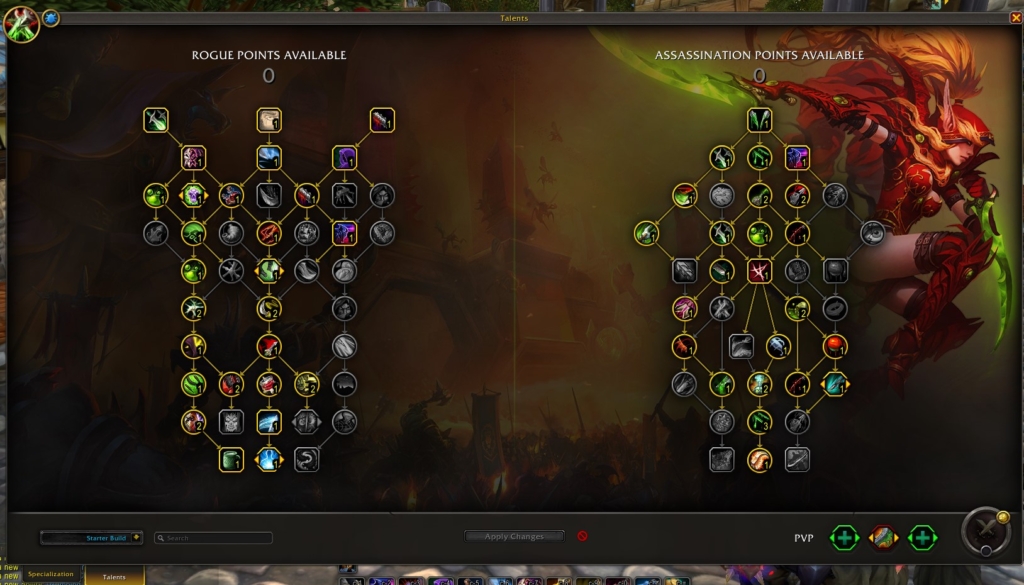The image size is (1024, 585).
Task: Click the red orb talent in Assassination tree
Action: coord(835,346)
